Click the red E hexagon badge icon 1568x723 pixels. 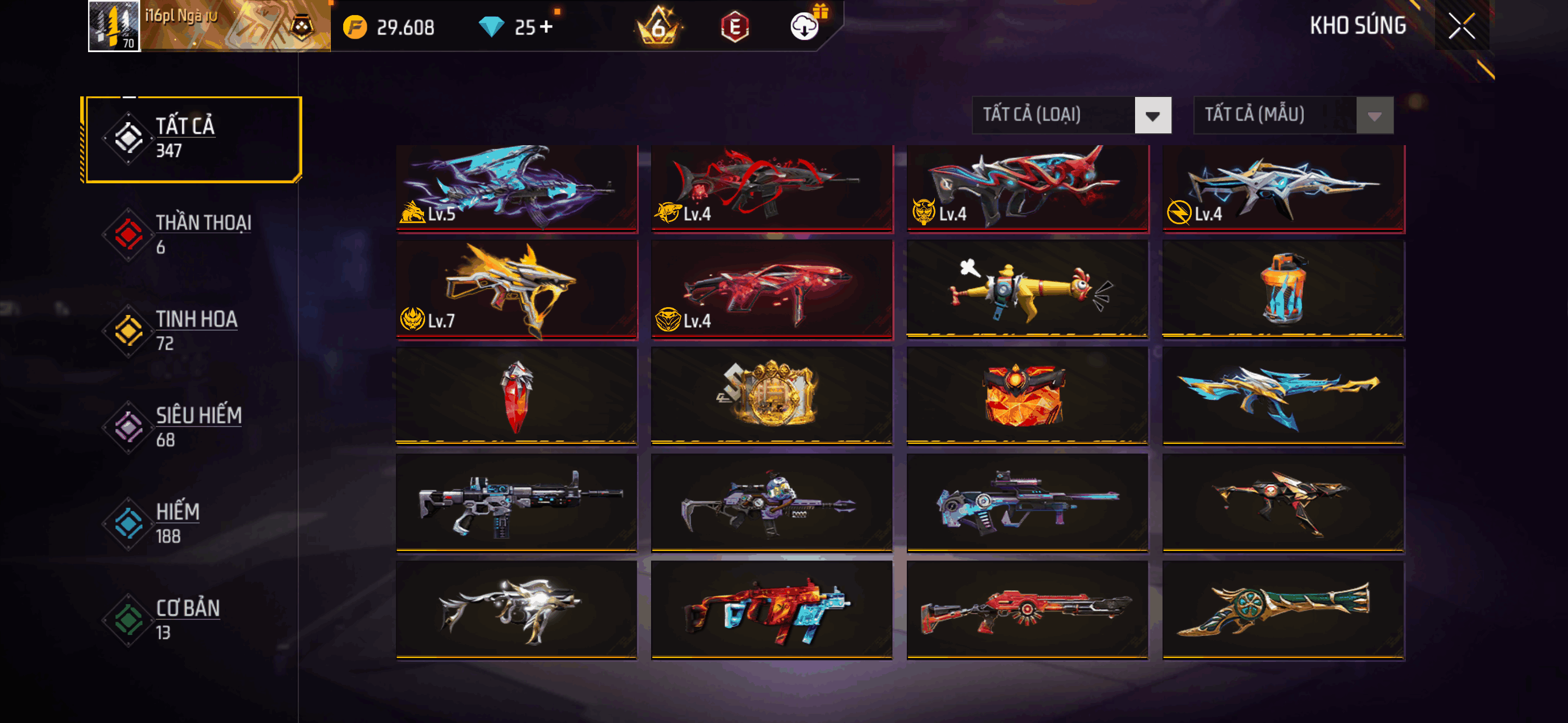pyautogui.click(x=735, y=27)
